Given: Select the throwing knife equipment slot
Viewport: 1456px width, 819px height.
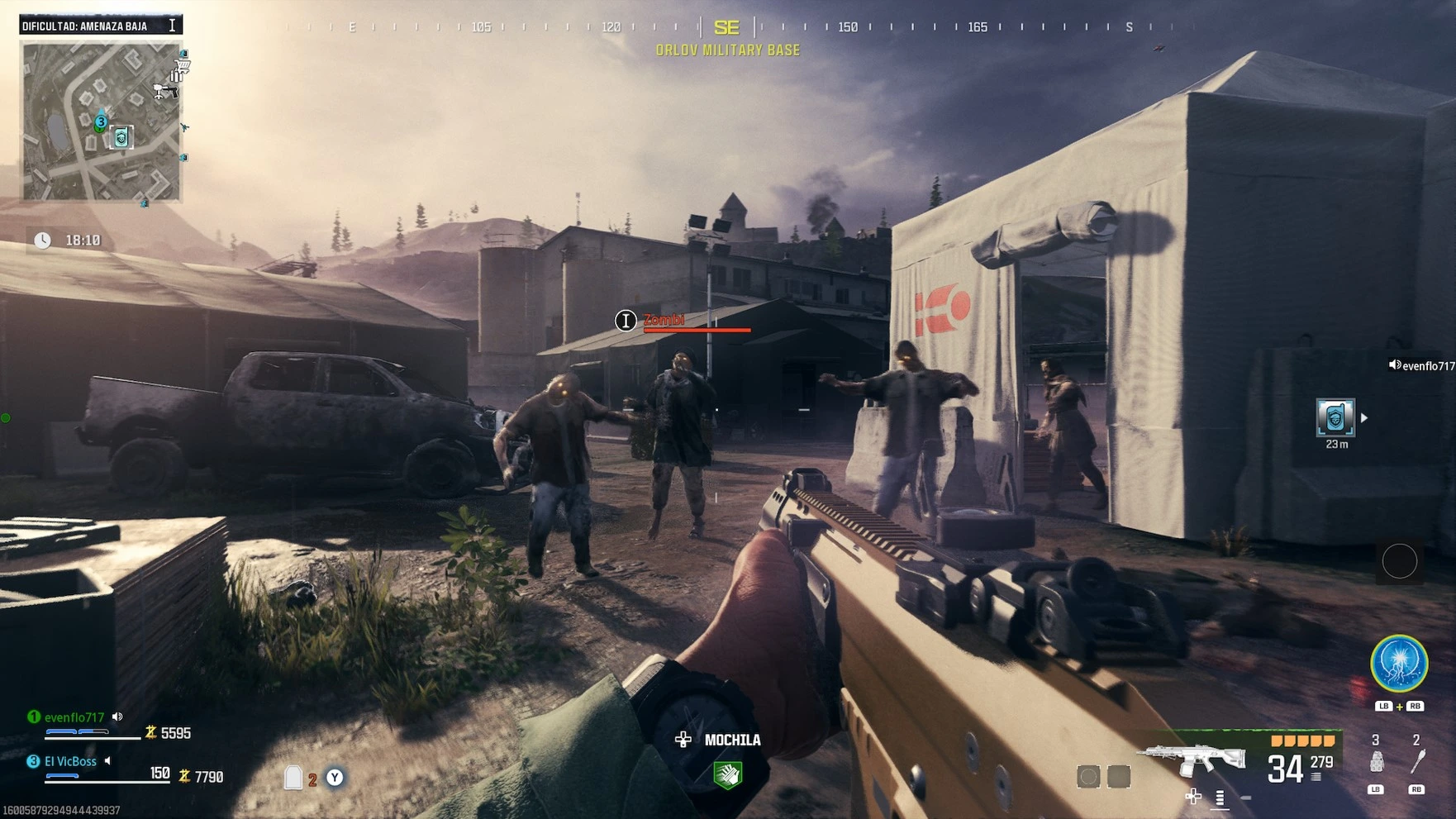Looking at the screenshot, I should tap(1417, 761).
